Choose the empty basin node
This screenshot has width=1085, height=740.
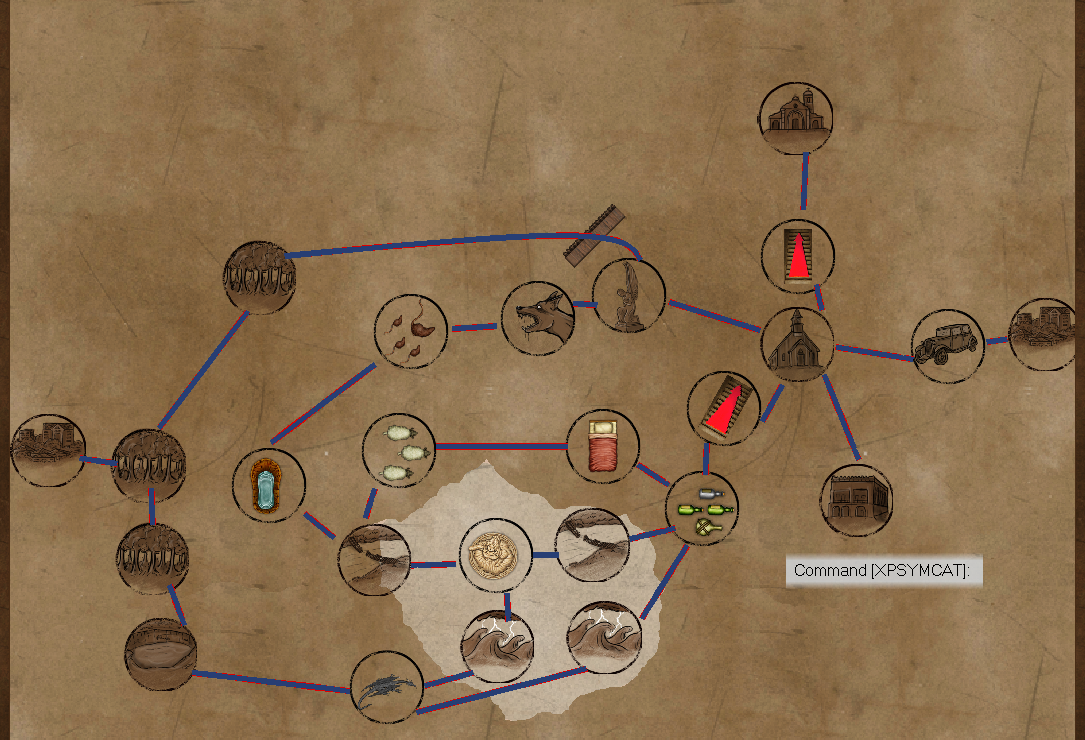[x=160, y=654]
